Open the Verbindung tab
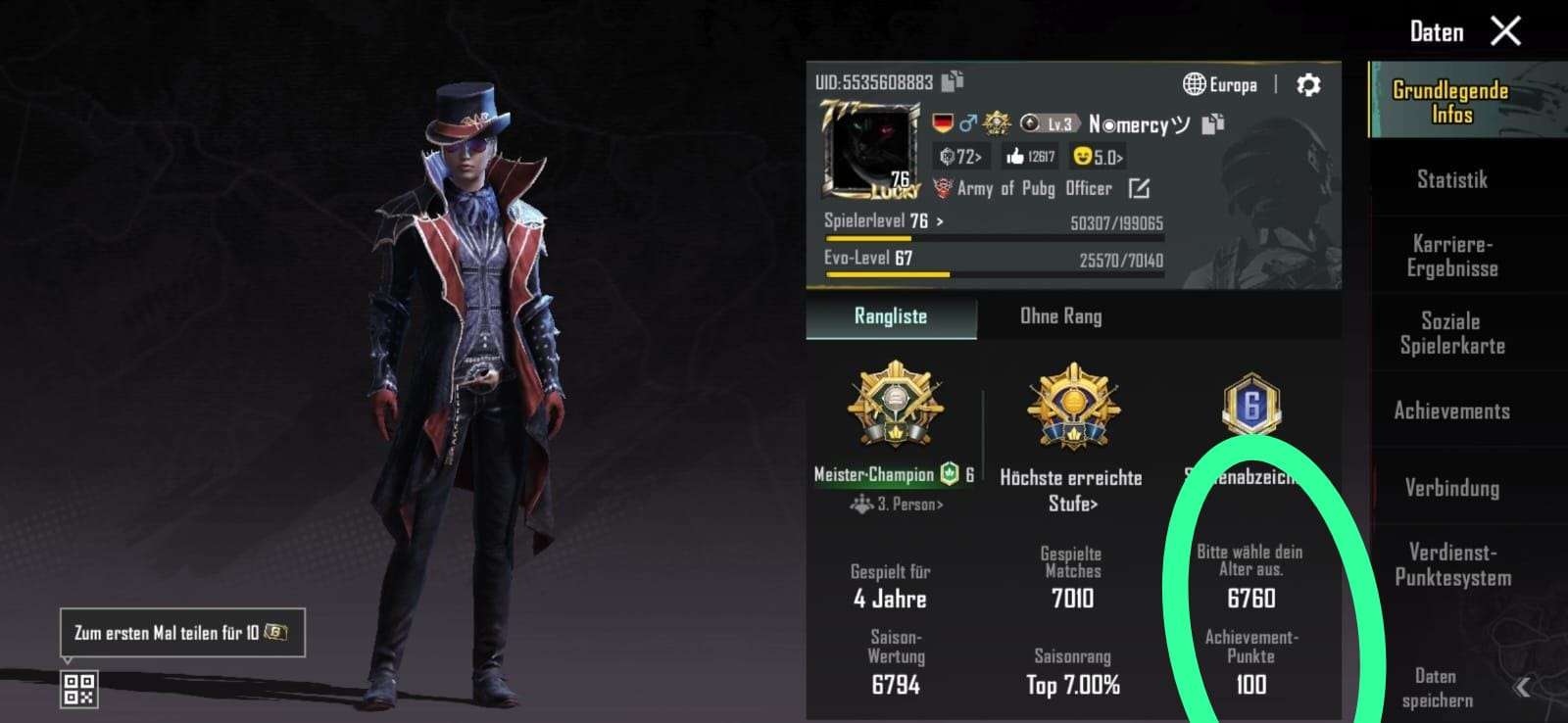 [1451, 488]
